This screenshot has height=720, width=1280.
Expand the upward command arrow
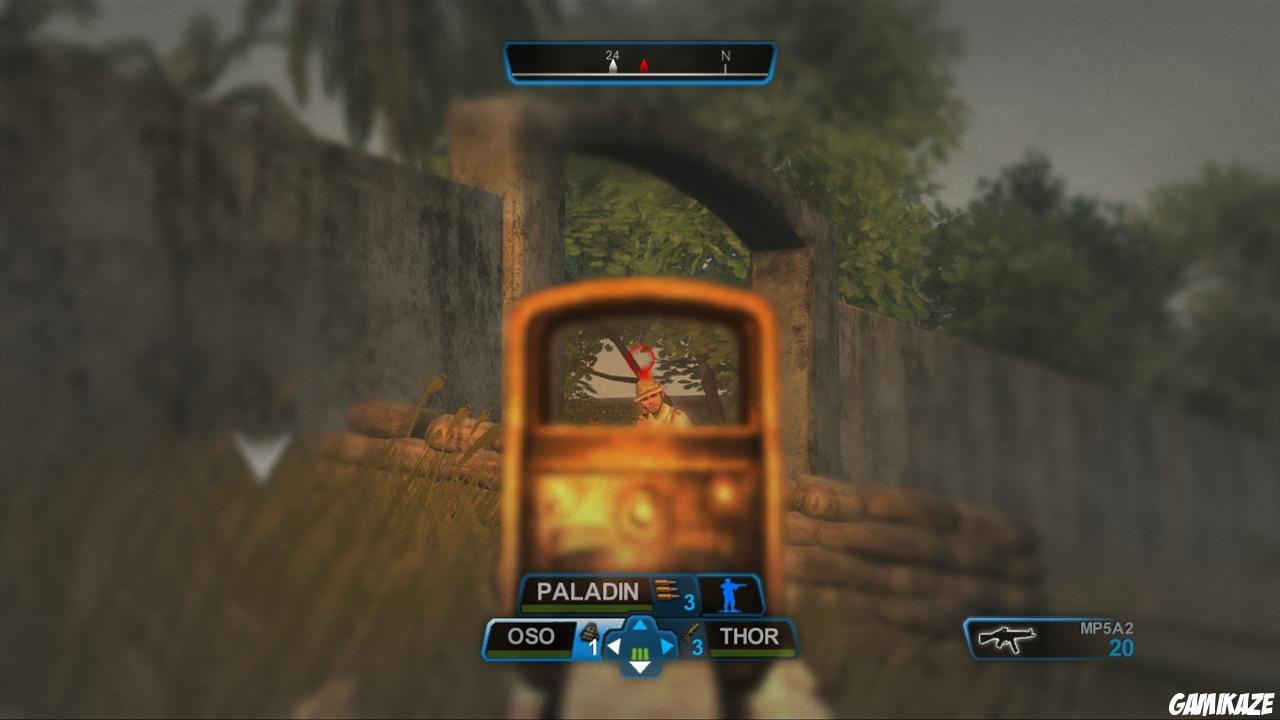click(x=640, y=626)
